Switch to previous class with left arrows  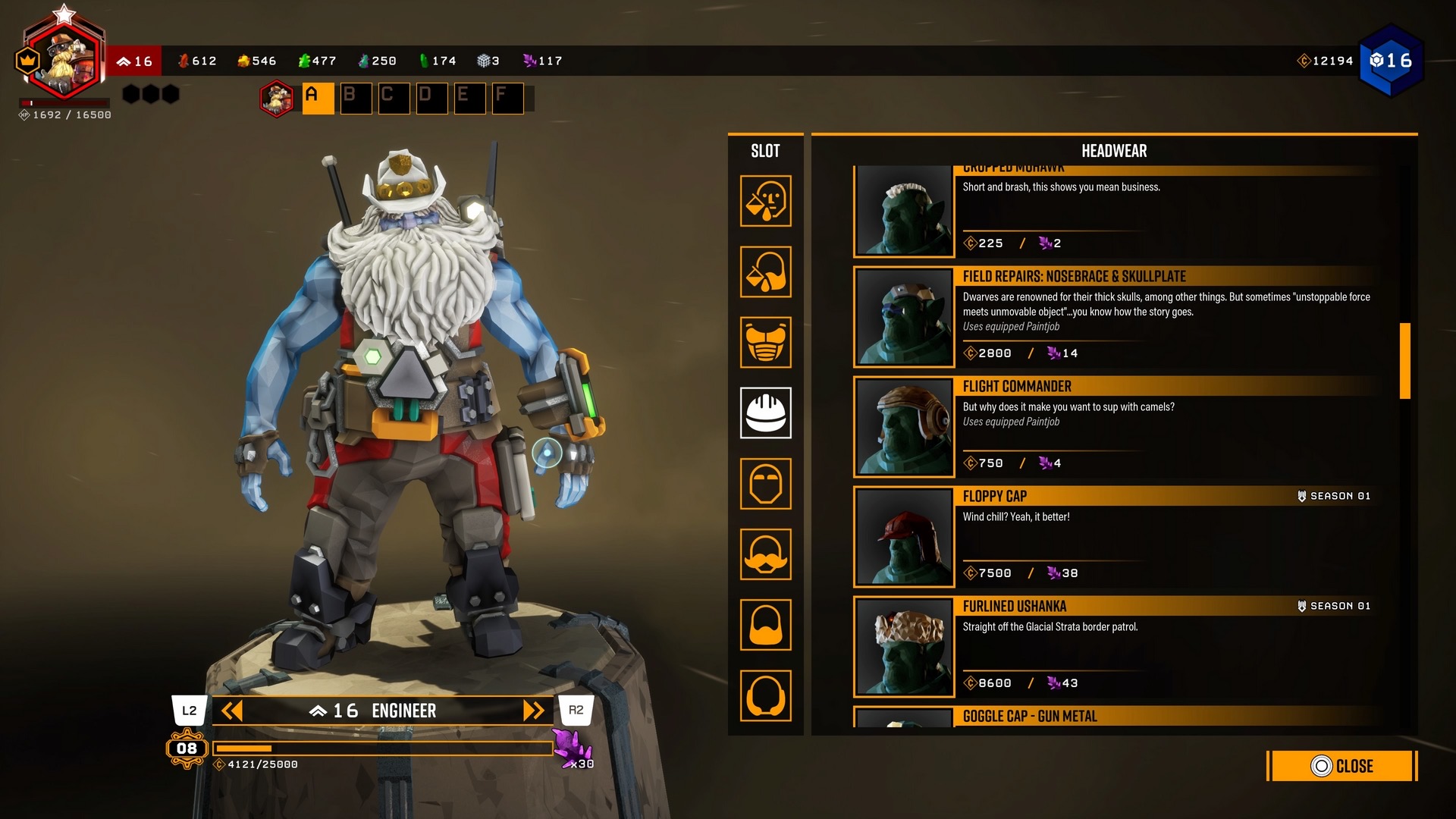[231, 711]
